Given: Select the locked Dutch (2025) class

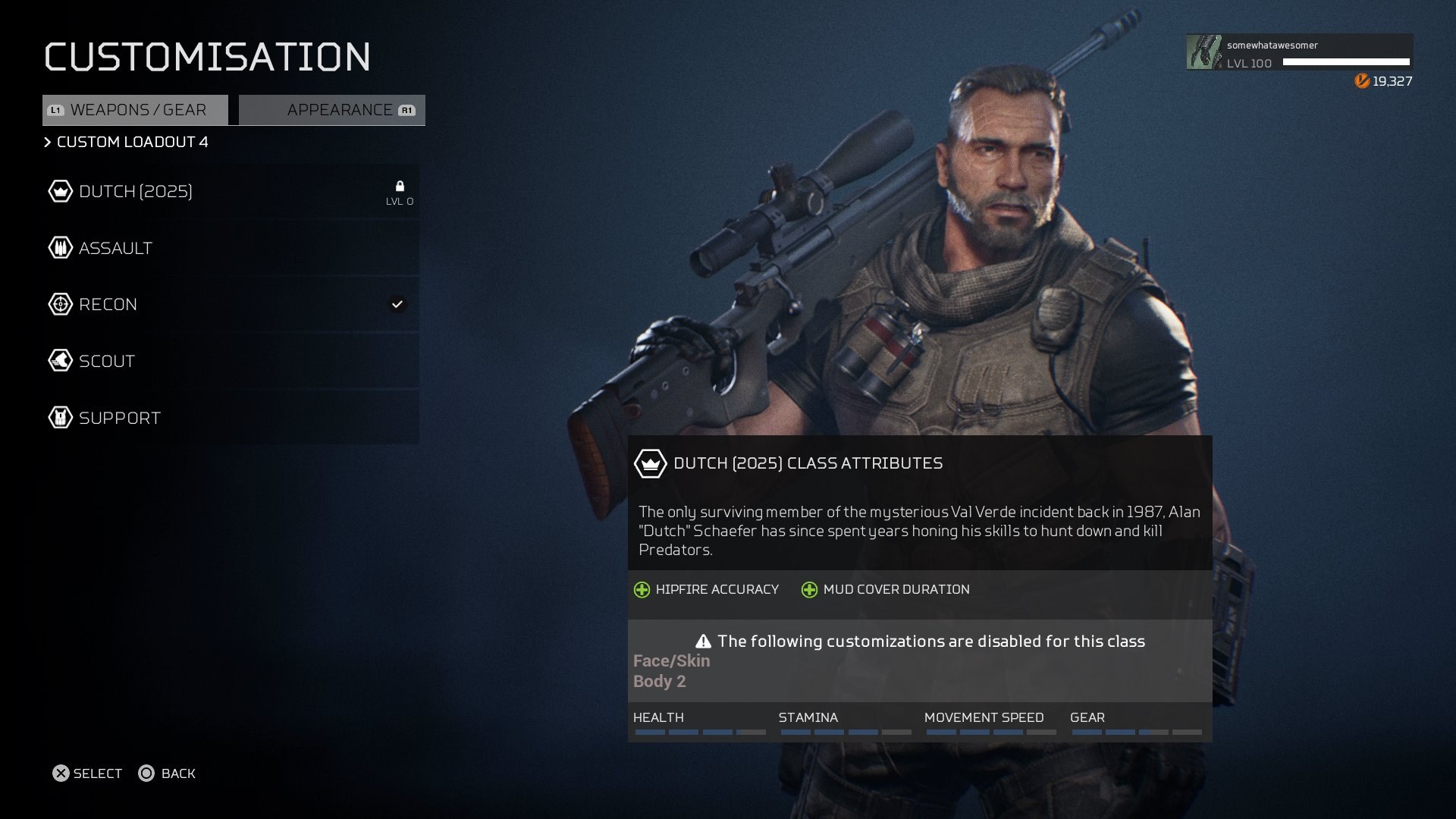Looking at the screenshot, I should [231, 191].
